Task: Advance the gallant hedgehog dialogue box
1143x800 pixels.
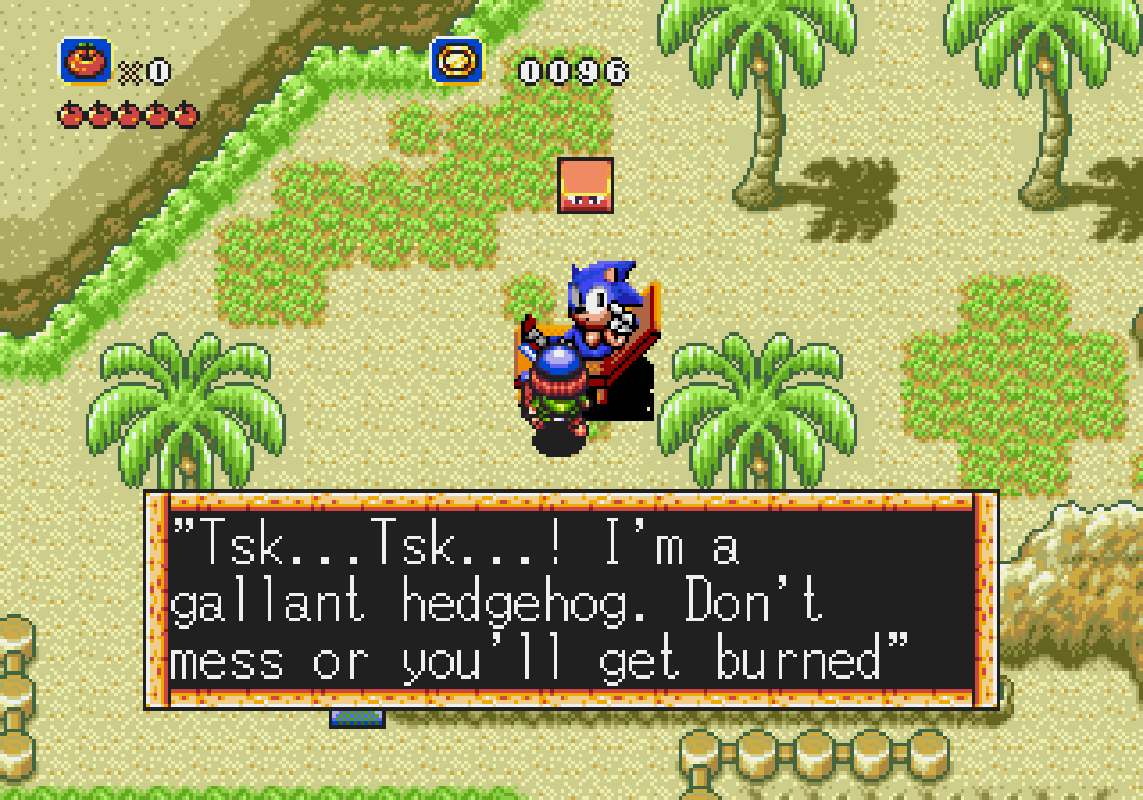Action: click(x=571, y=600)
